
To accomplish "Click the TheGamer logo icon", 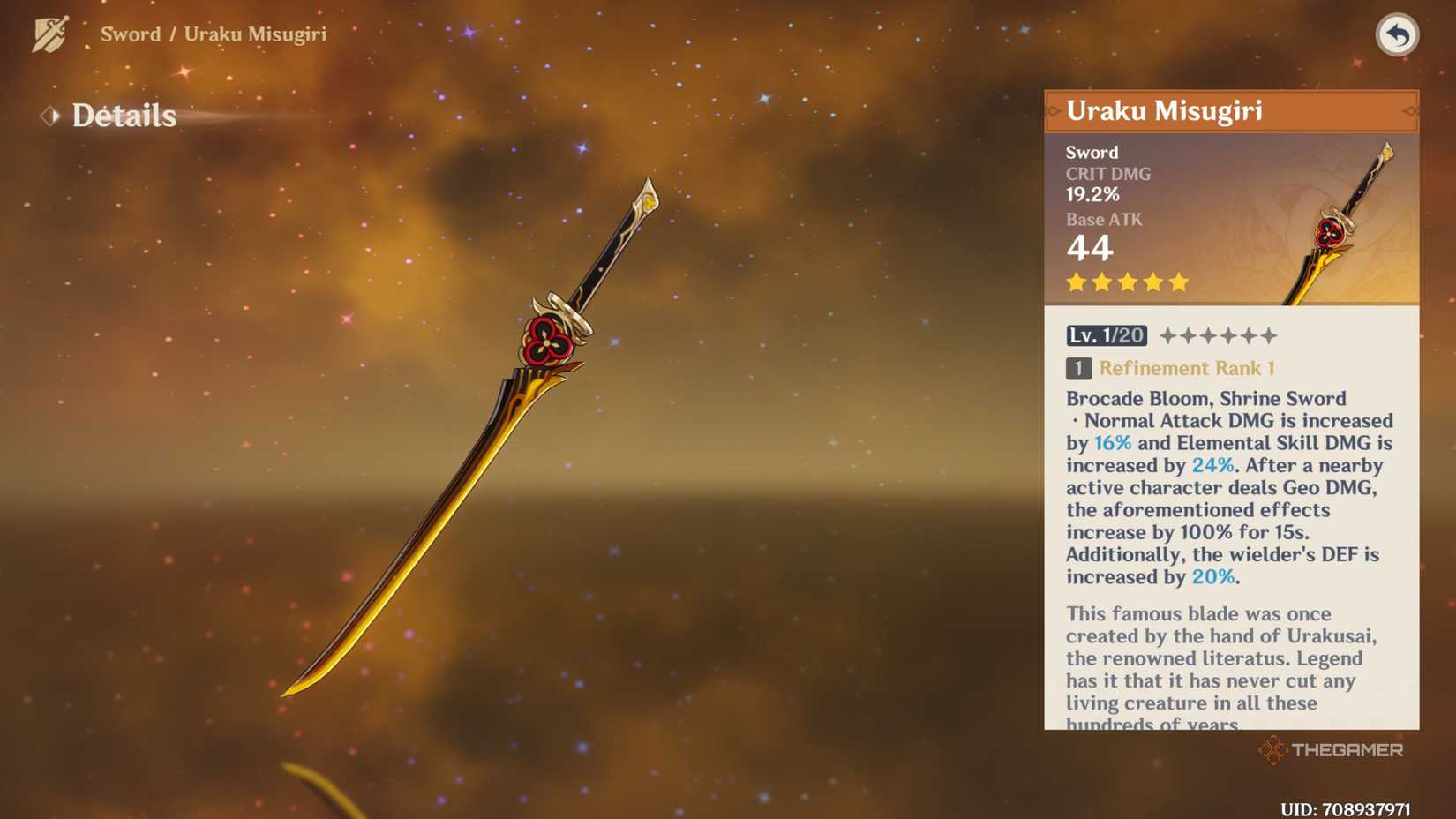I will pos(1272,751).
